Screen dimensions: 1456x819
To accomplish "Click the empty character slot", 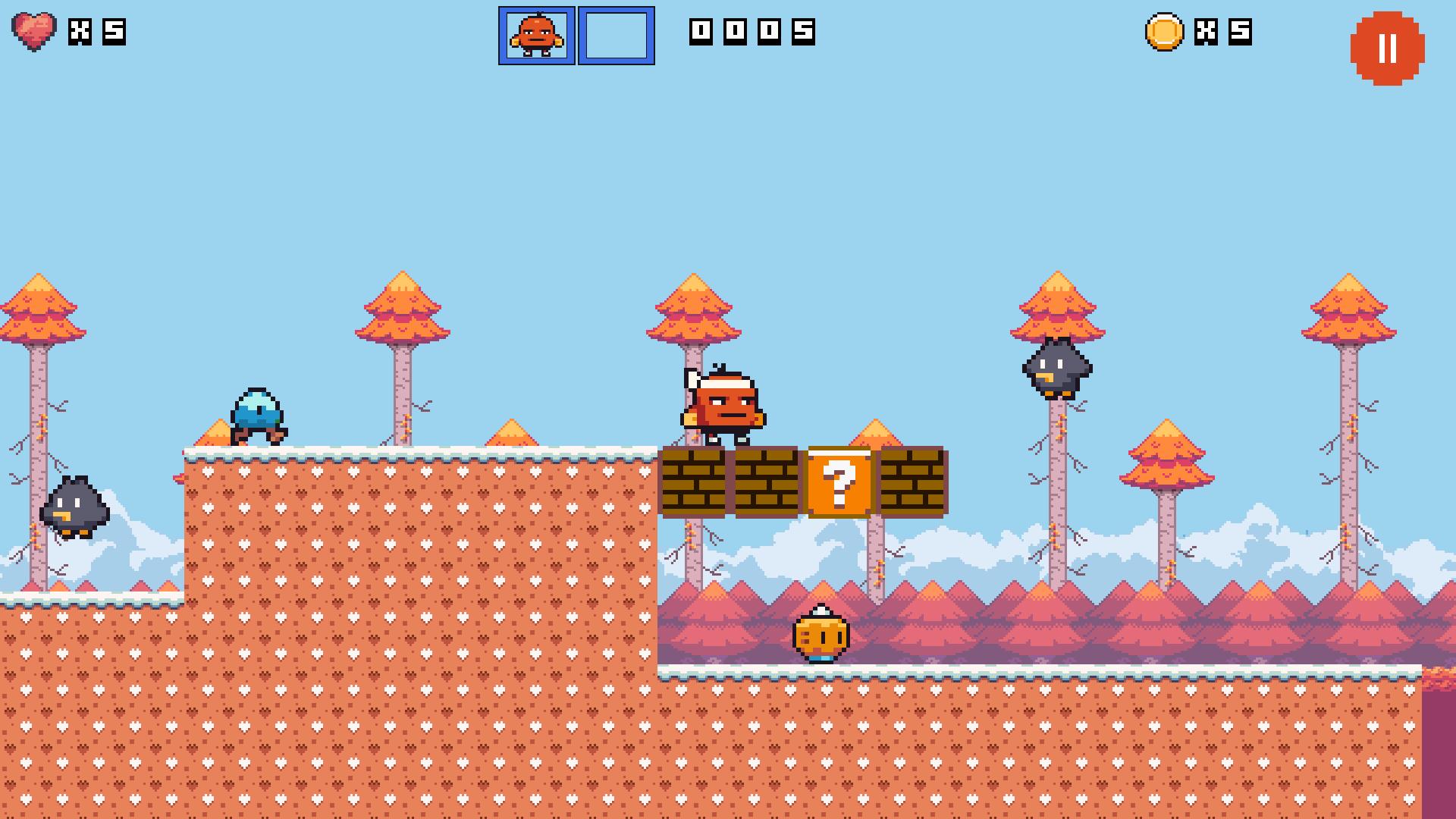I will point(616,34).
